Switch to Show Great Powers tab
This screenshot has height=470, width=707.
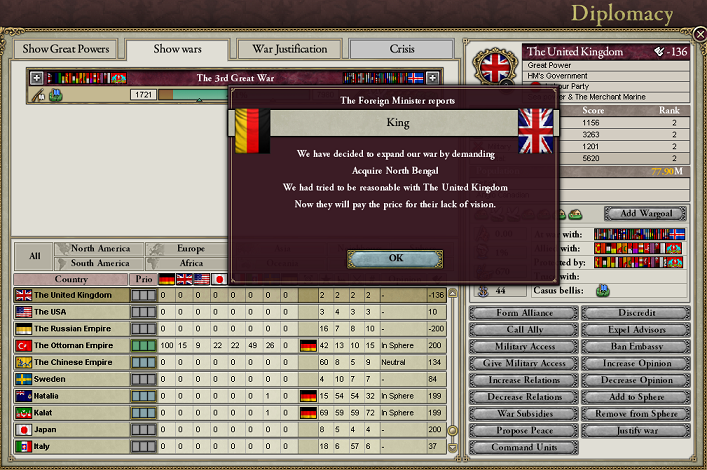[66, 49]
